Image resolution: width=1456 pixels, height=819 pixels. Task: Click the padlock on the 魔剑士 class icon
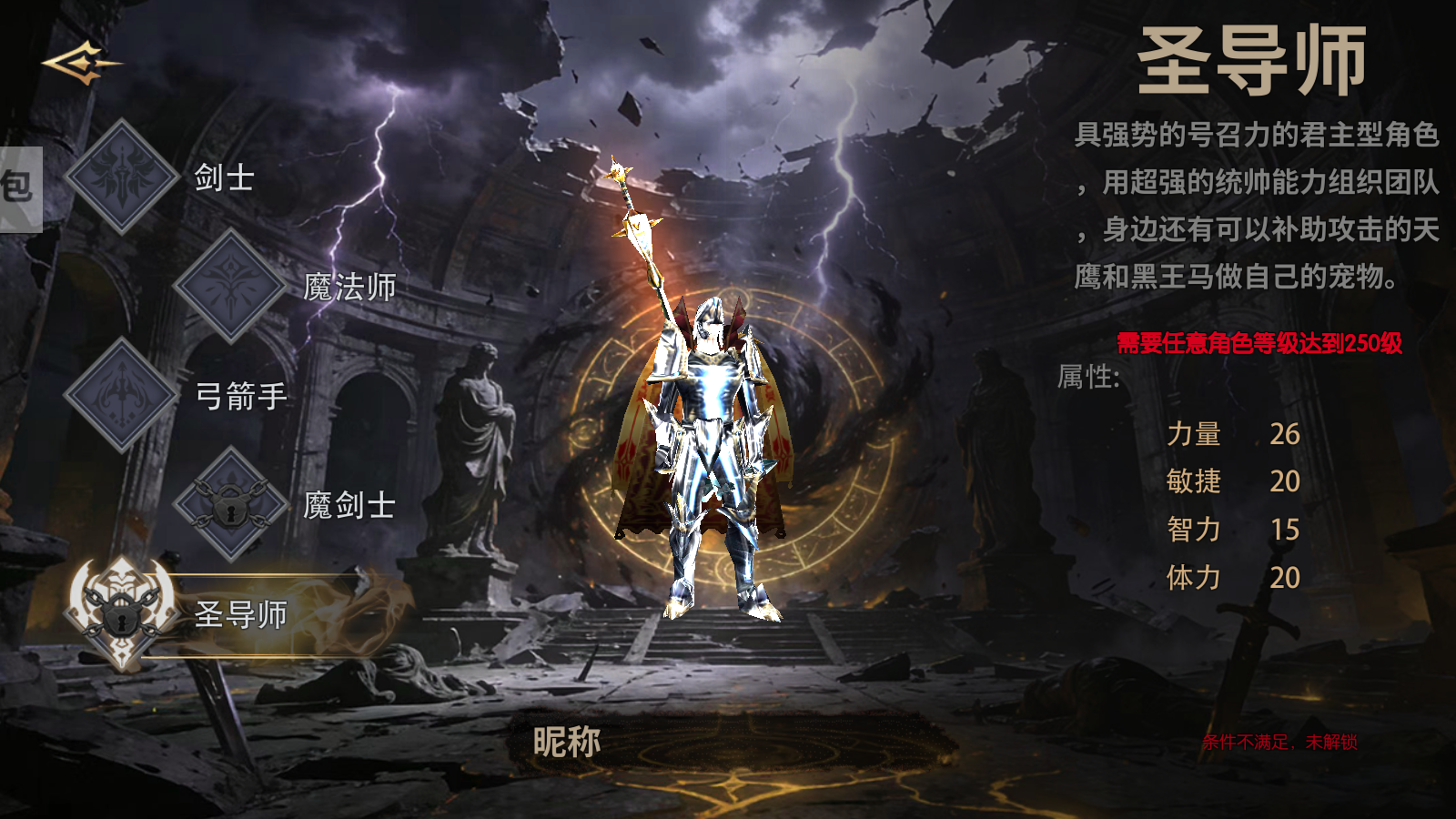point(230,508)
